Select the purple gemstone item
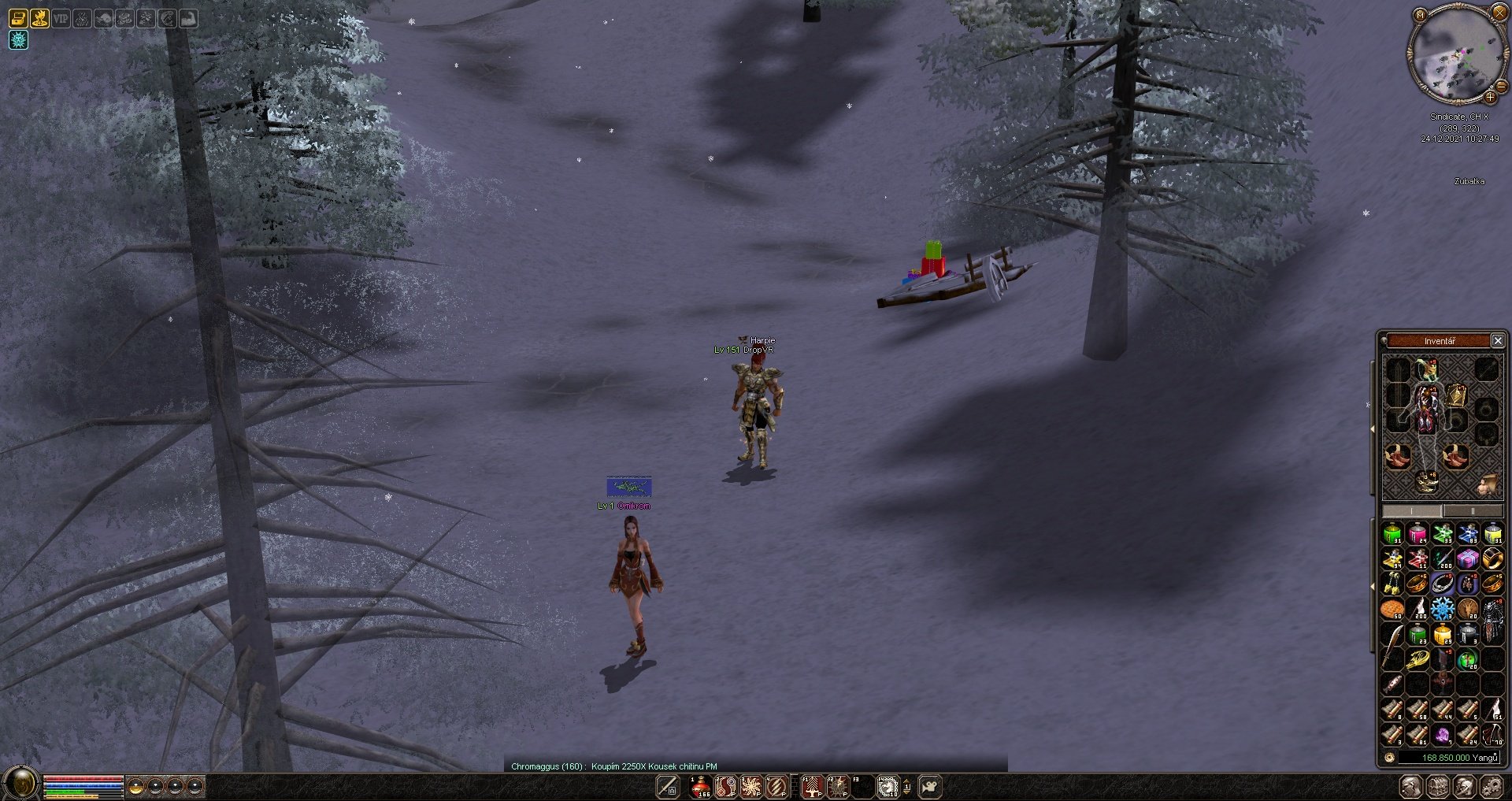 (x=1443, y=735)
